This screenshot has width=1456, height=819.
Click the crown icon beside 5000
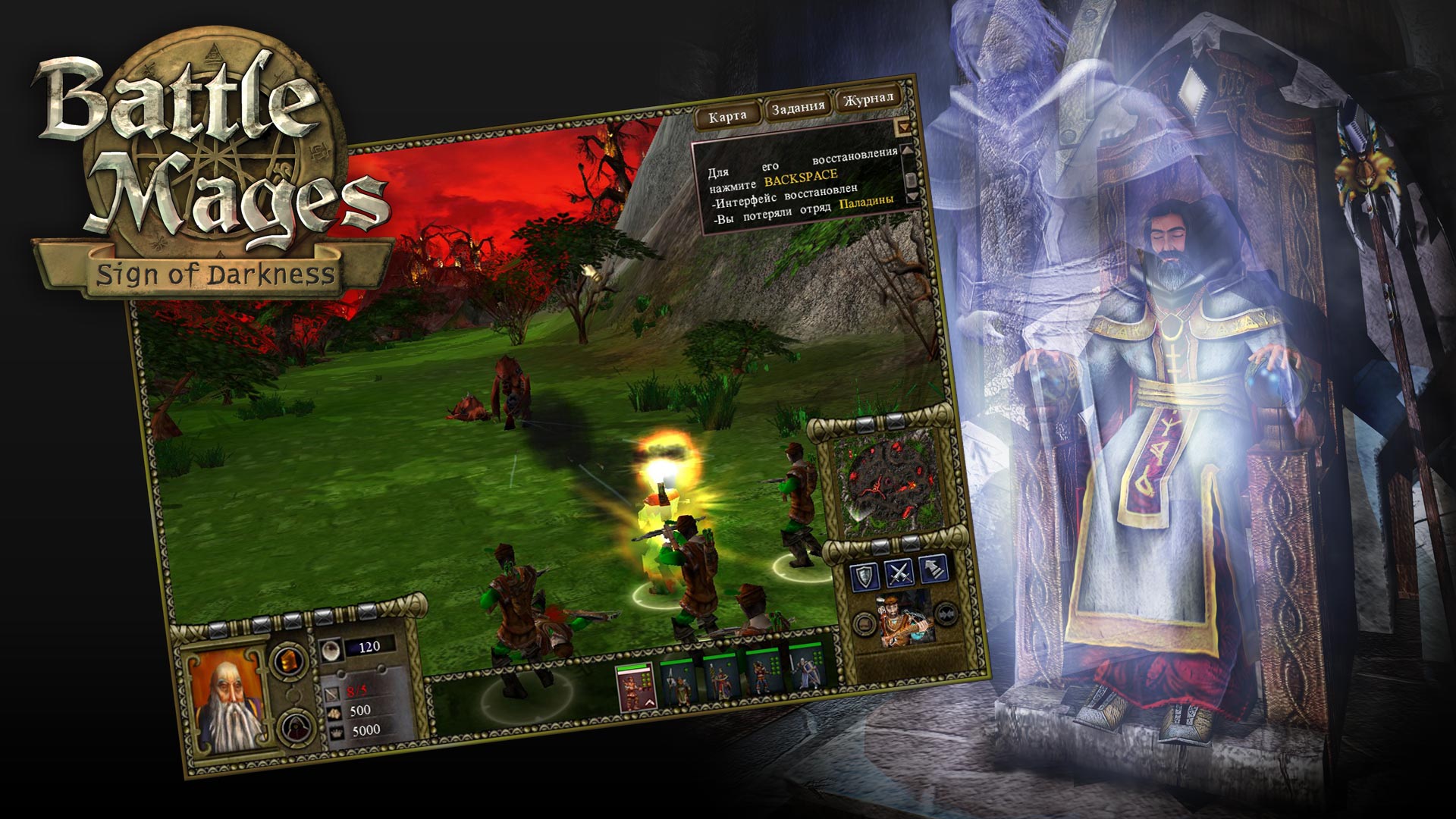337,731
